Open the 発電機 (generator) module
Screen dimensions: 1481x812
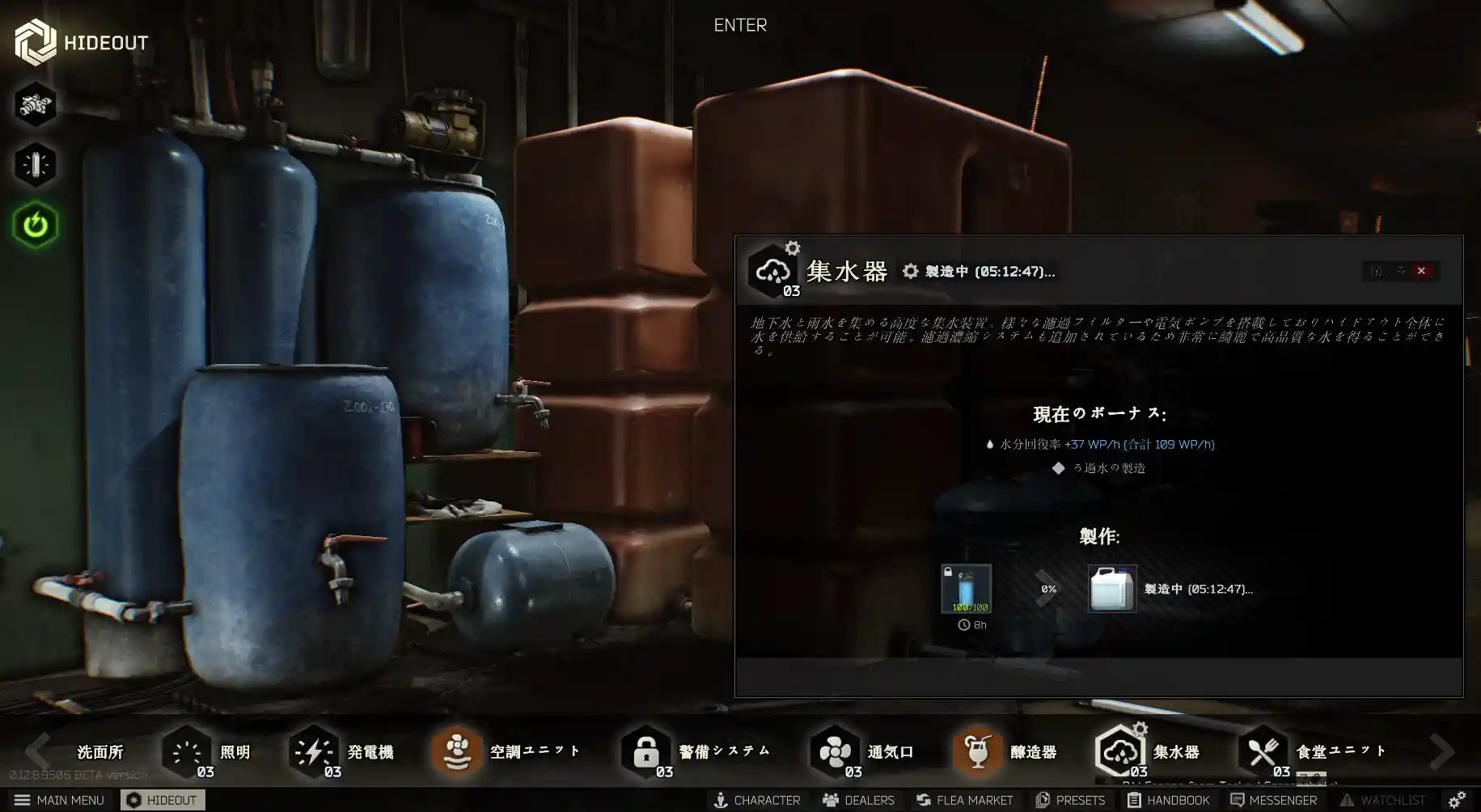click(314, 751)
